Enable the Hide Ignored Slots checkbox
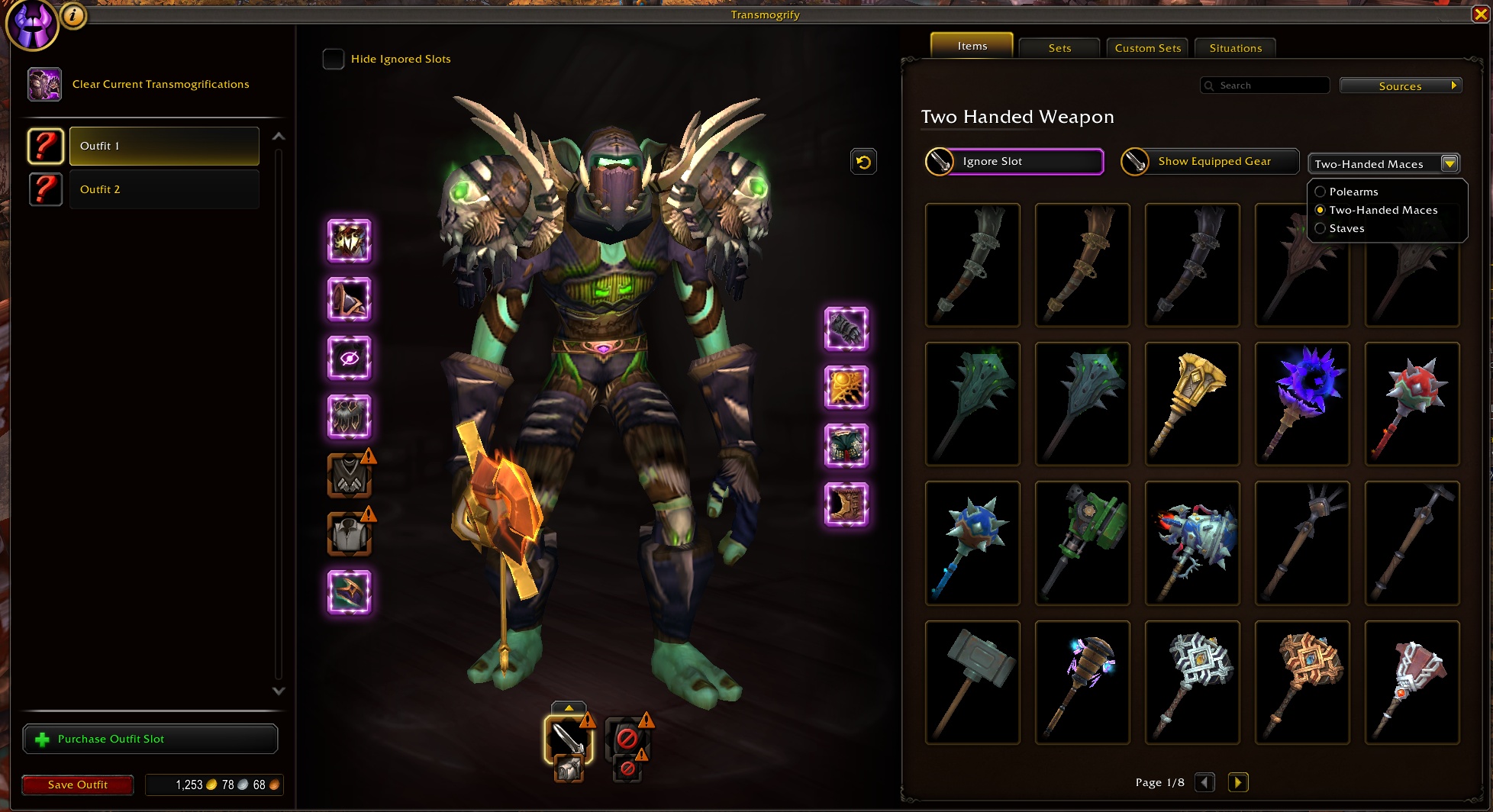This screenshot has height=812, width=1493. [x=334, y=59]
